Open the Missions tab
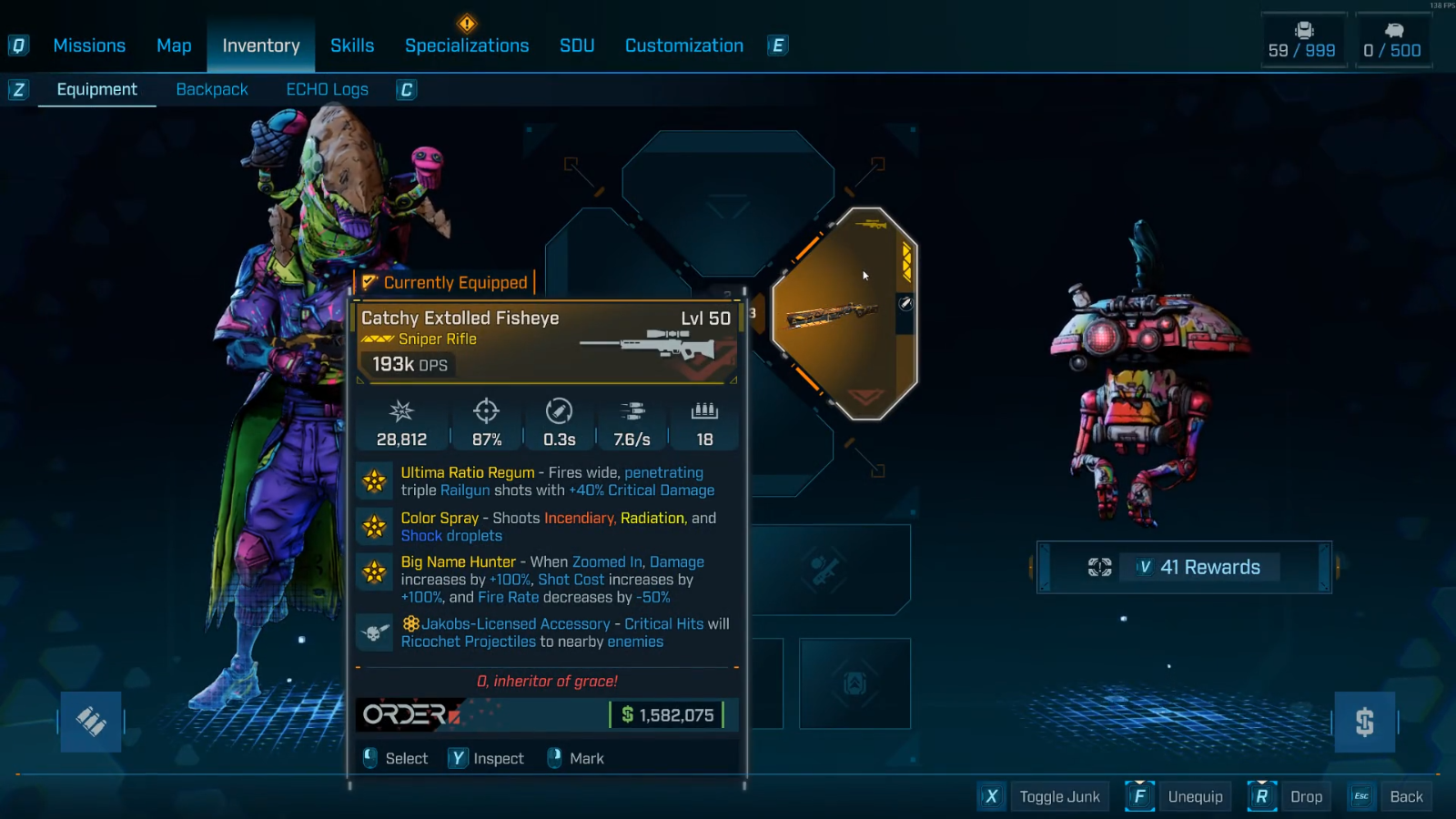Viewport: 1456px width, 819px height. pyautogui.click(x=89, y=45)
